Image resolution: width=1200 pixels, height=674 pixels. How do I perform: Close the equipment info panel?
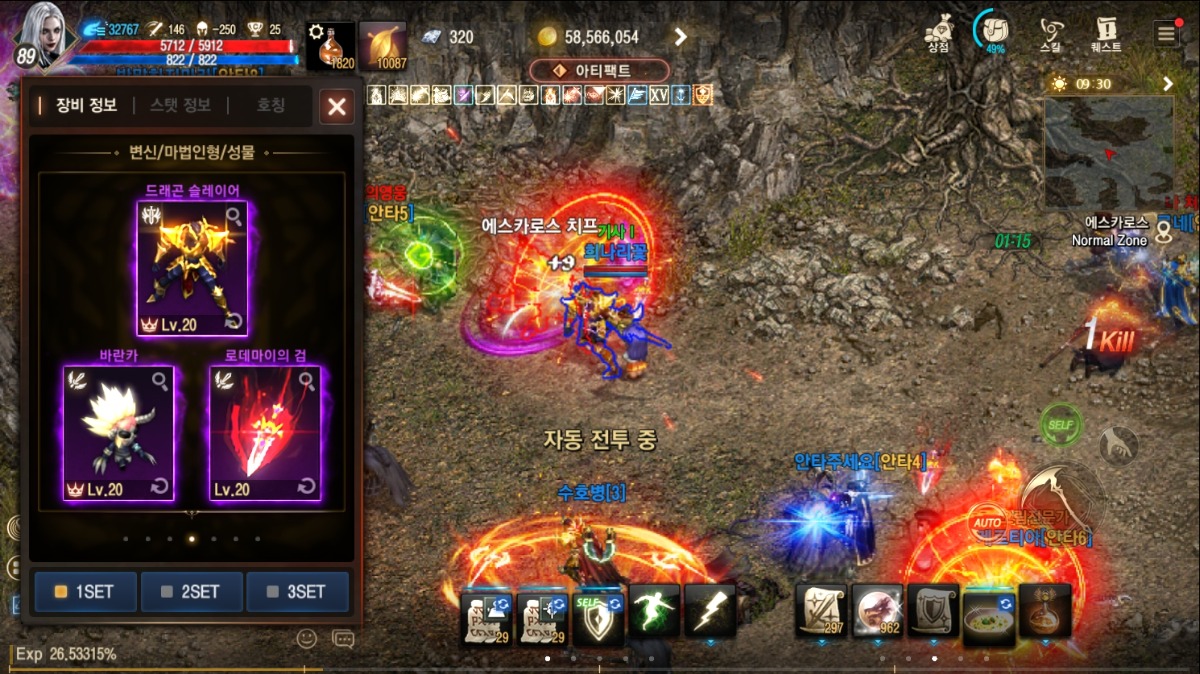[337, 107]
